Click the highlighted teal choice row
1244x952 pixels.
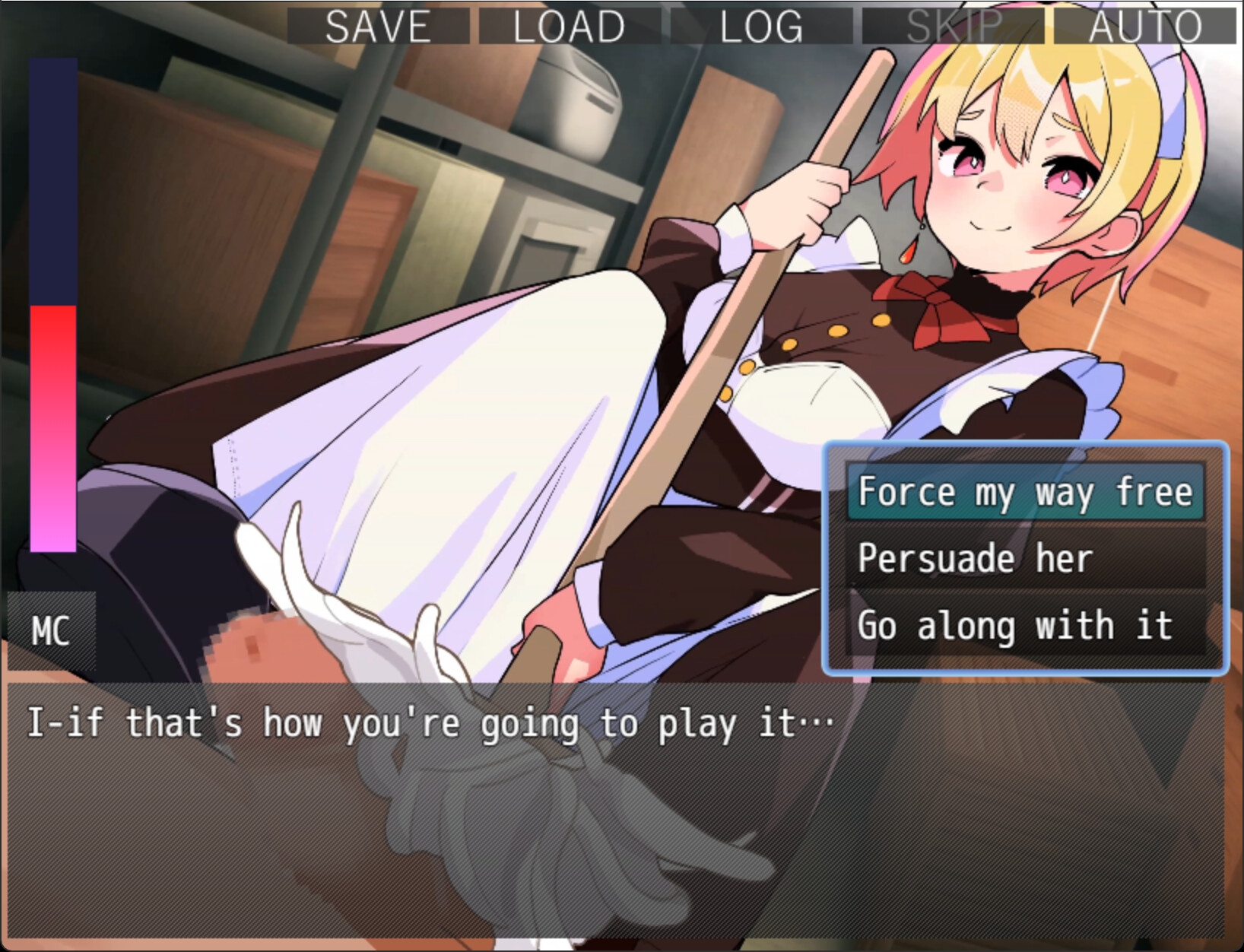(x=1025, y=492)
